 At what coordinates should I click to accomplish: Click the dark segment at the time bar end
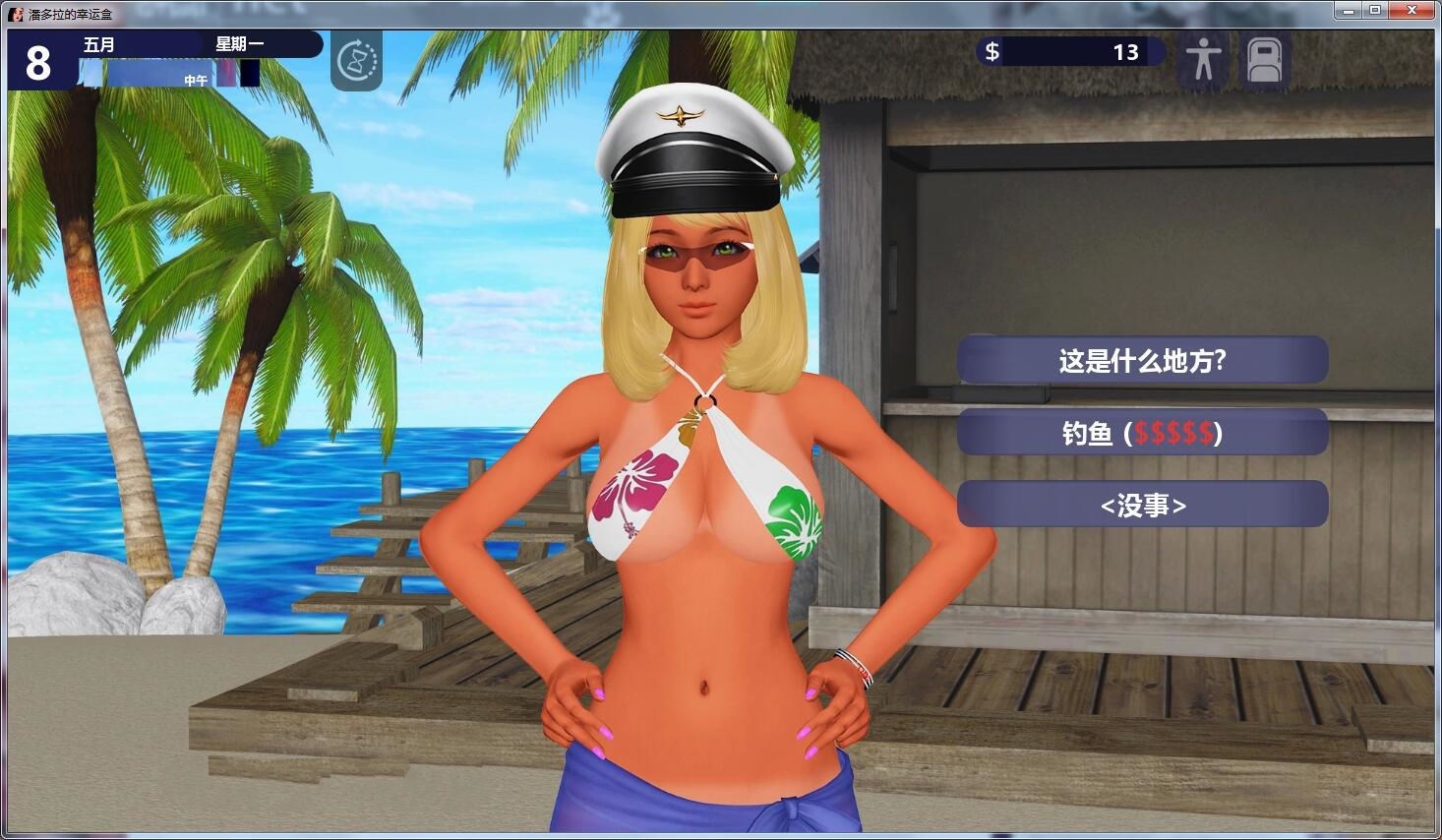pos(250,73)
